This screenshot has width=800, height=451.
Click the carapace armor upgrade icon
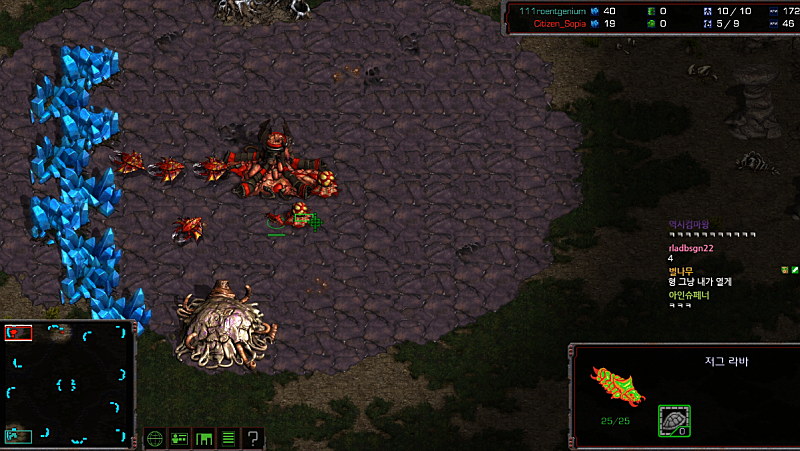[673, 420]
